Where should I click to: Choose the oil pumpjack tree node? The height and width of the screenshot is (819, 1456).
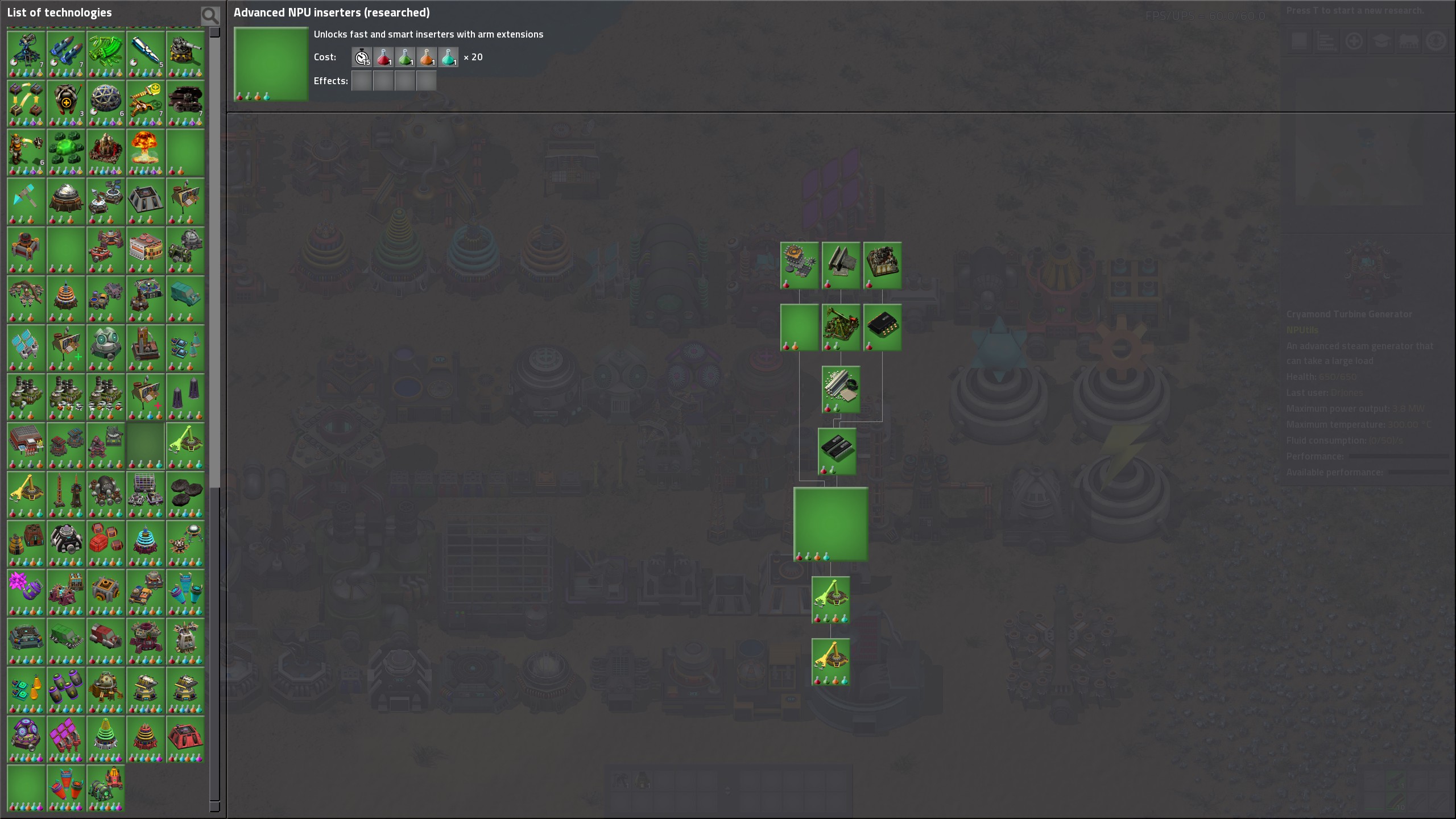(x=841, y=327)
